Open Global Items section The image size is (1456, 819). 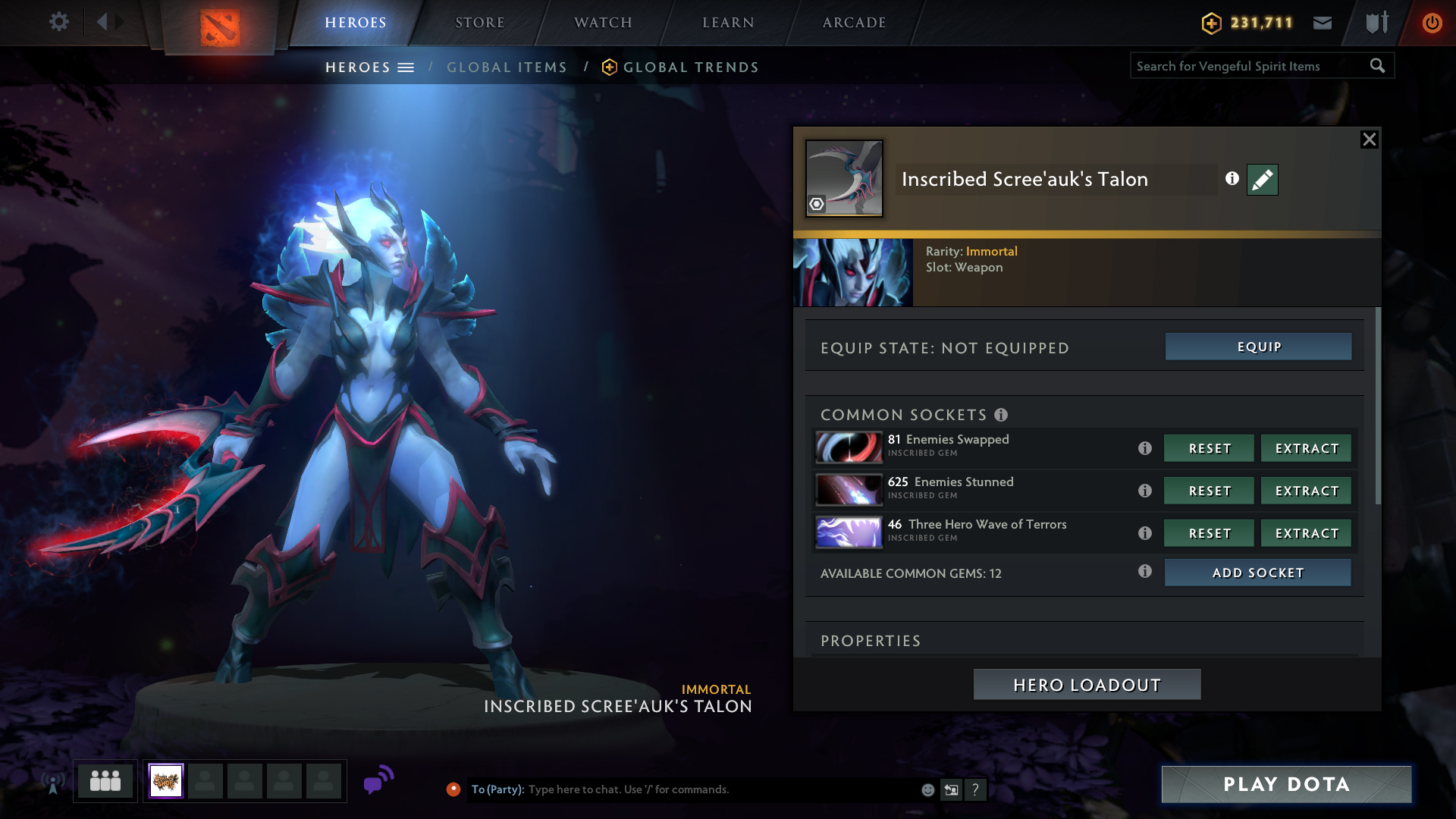click(507, 67)
